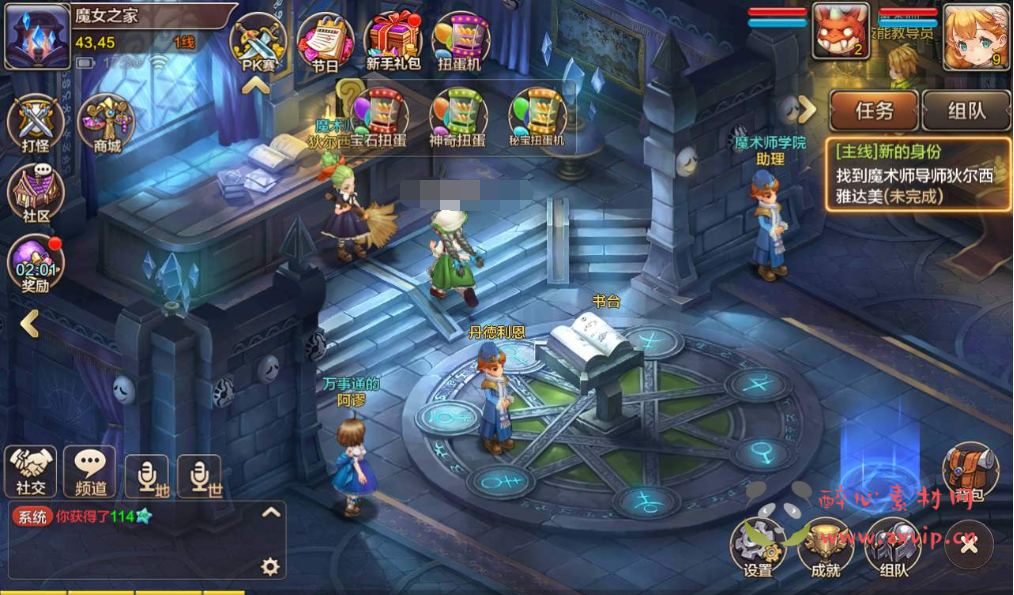This screenshot has width=1014, height=595.
Task: Select the 宝石扭蛋 gem gacha
Action: [x=379, y=116]
